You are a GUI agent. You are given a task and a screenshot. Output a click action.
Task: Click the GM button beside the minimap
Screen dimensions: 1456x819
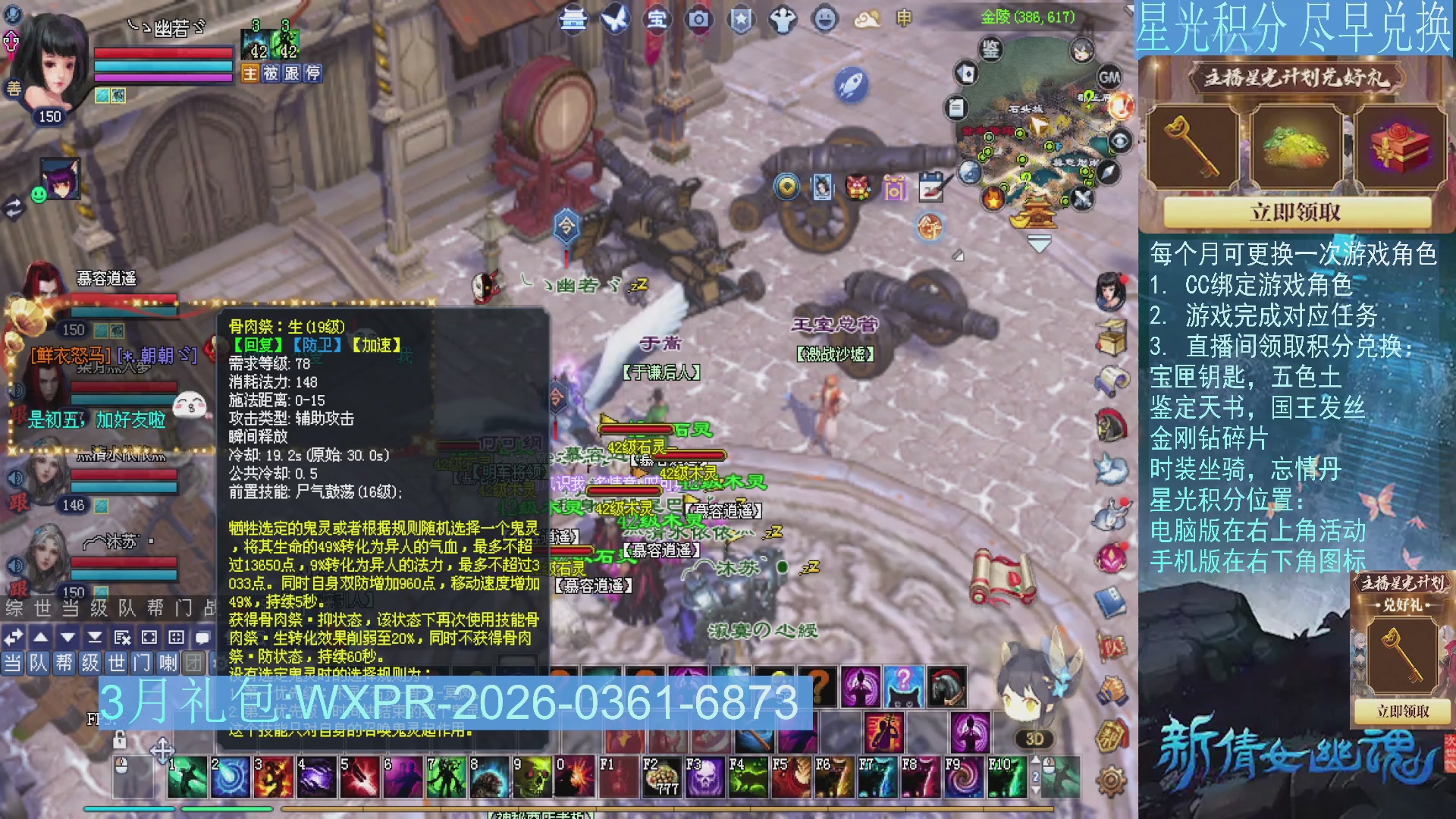[1109, 77]
